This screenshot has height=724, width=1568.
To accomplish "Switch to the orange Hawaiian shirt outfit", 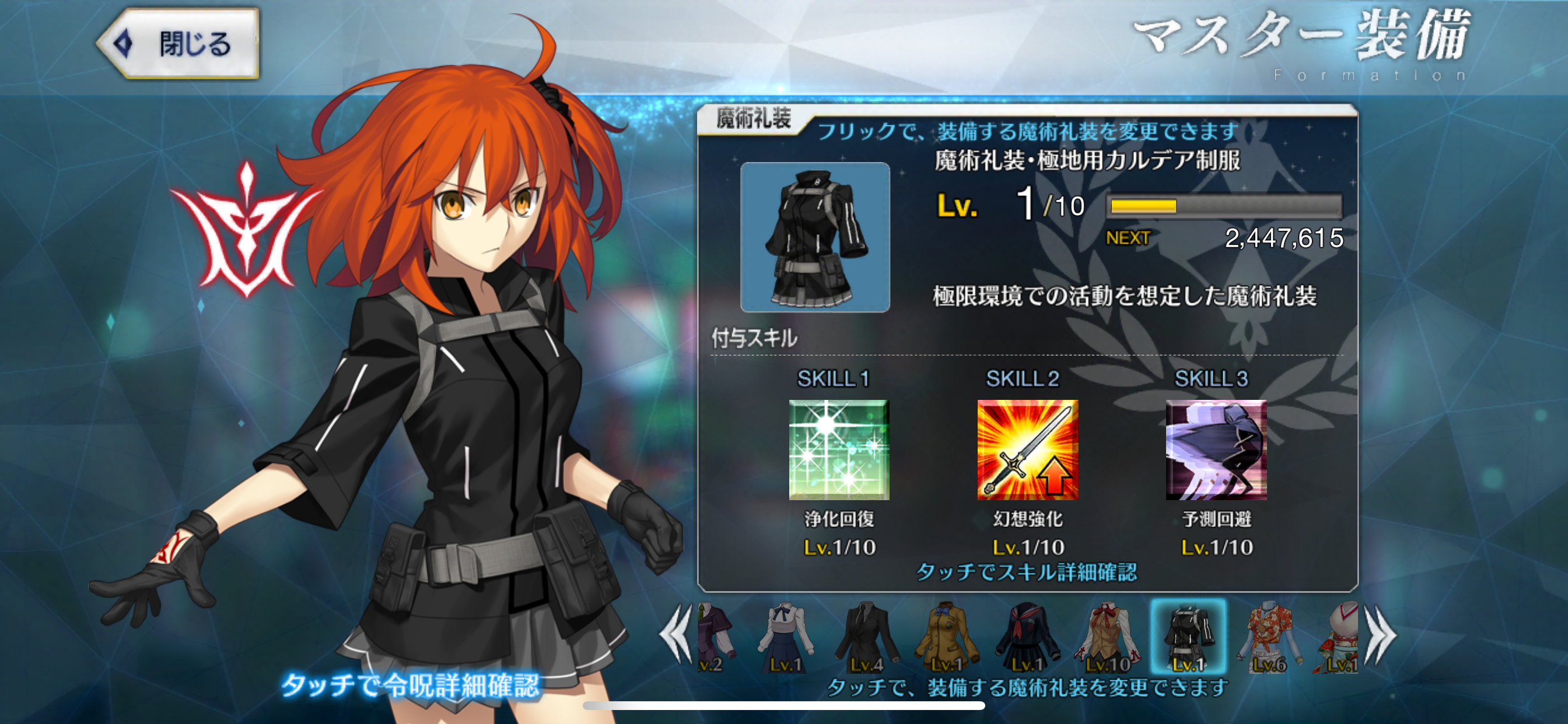I will 1270,637.
